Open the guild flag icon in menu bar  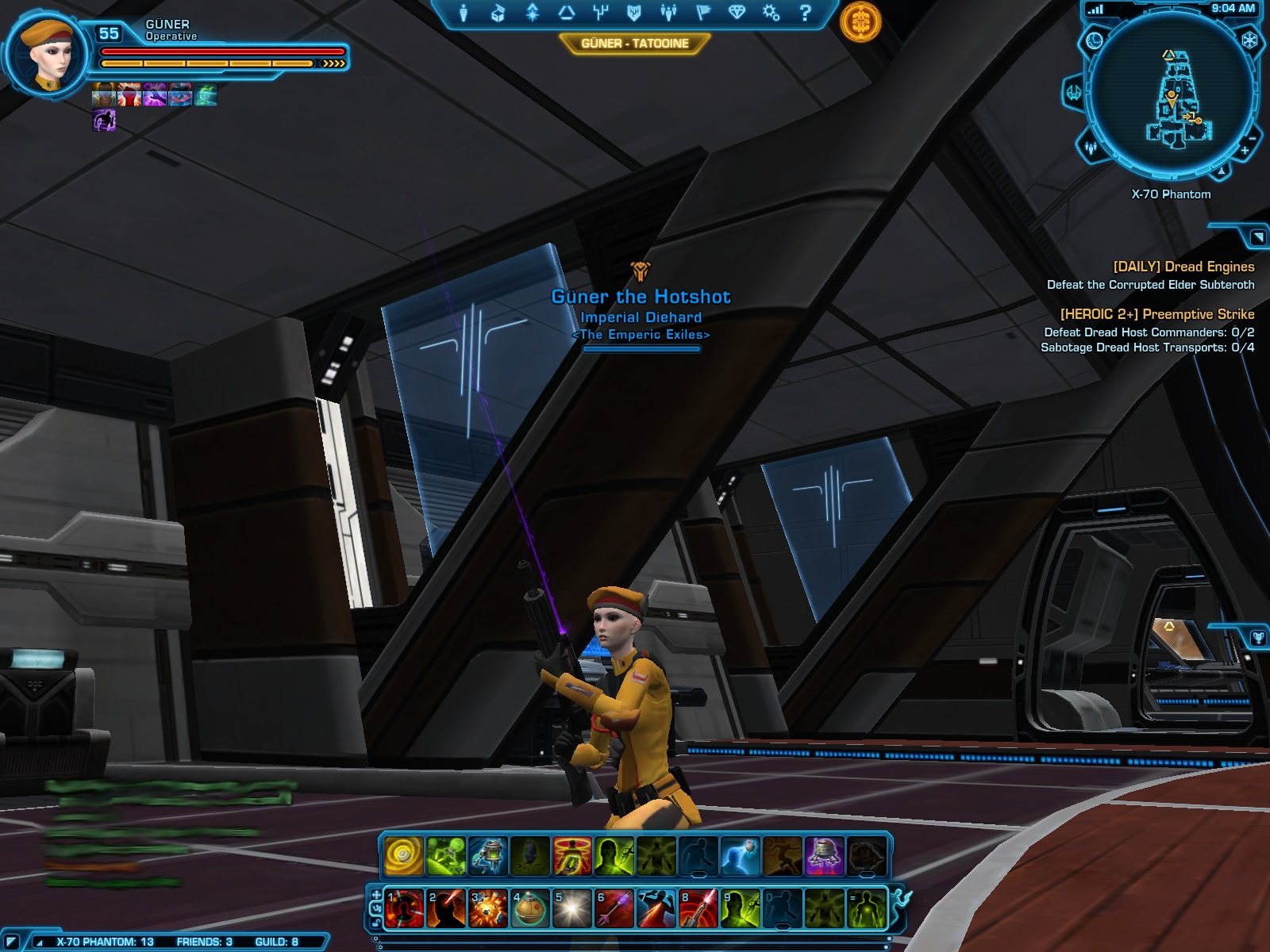(x=702, y=13)
